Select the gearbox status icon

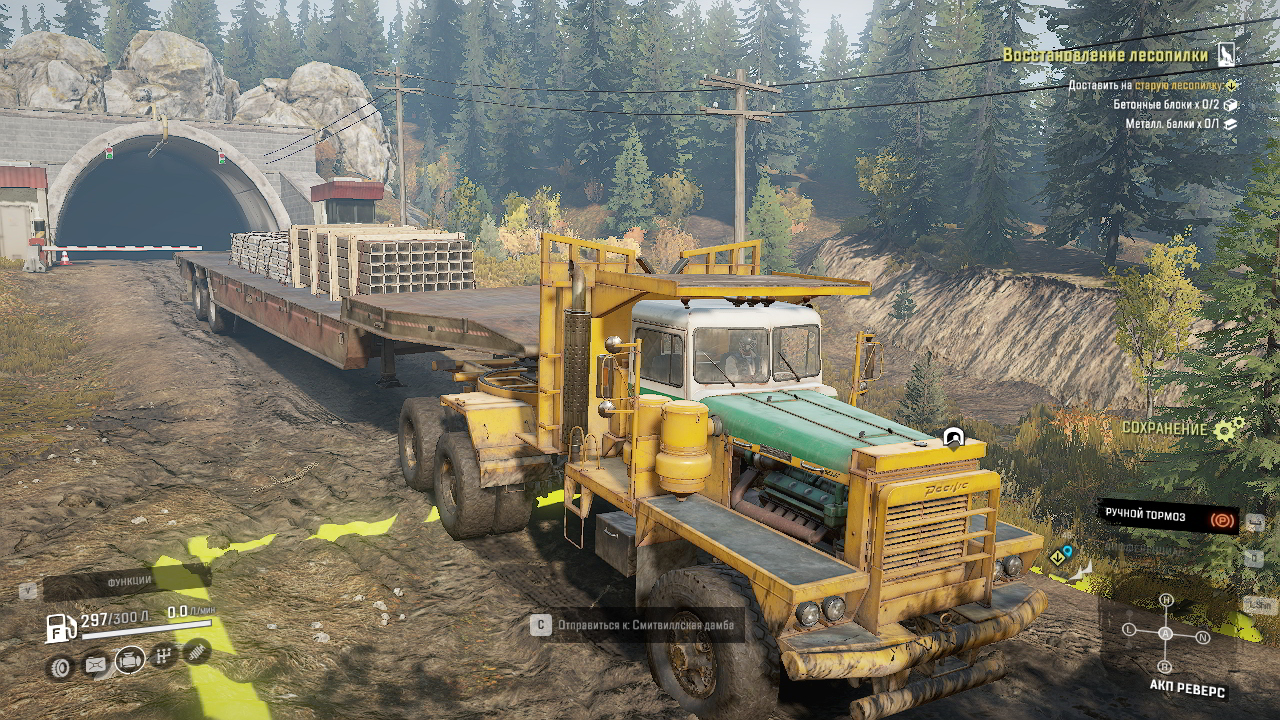[x=164, y=656]
